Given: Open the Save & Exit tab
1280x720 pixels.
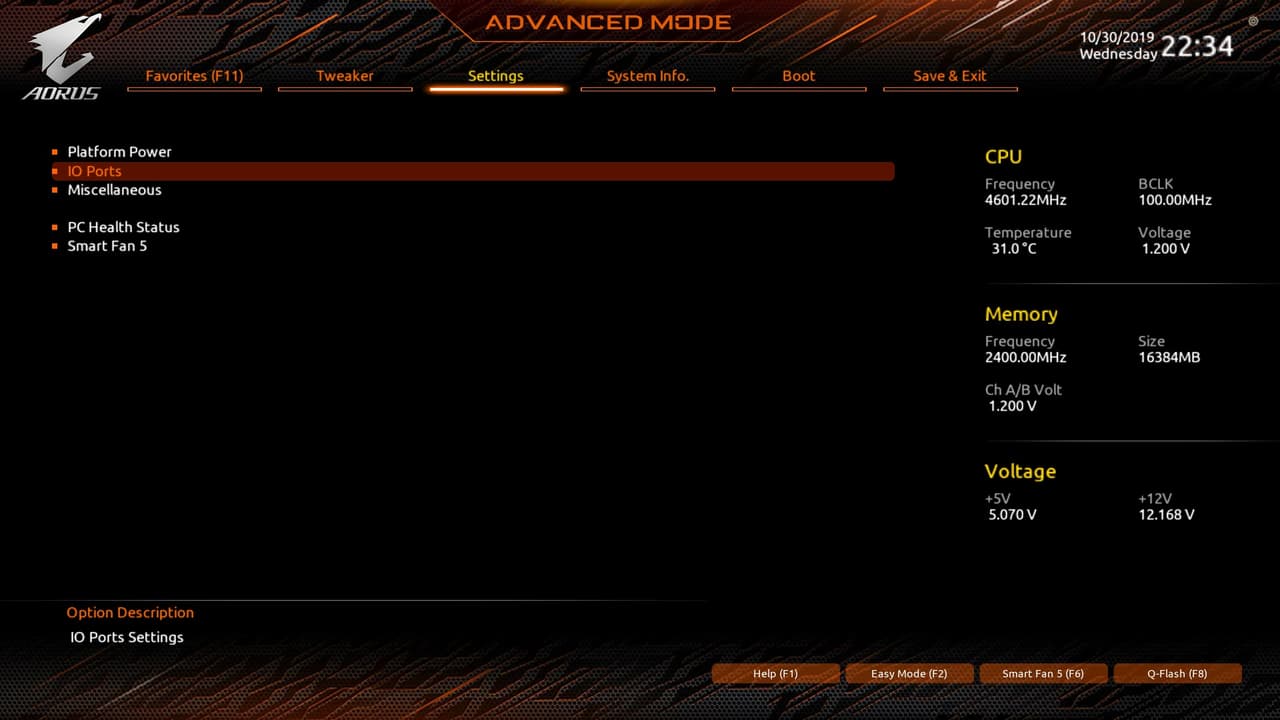Looking at the screenshot, I should coord(950,76).
